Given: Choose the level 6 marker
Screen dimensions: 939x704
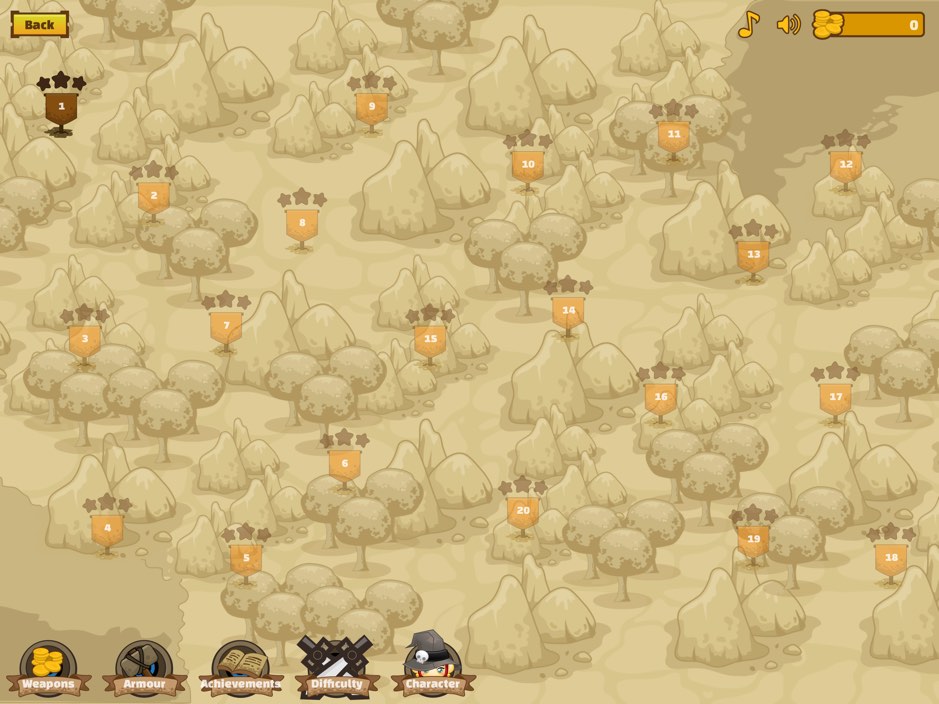Looking at the screenshot, I should point(345,464).
